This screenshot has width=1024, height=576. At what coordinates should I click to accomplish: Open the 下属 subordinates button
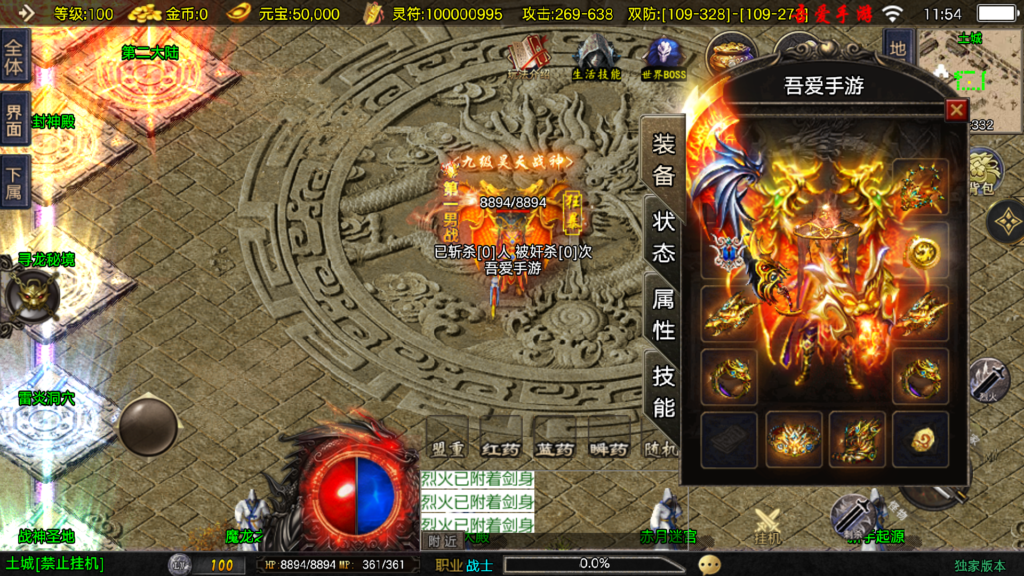14,183
